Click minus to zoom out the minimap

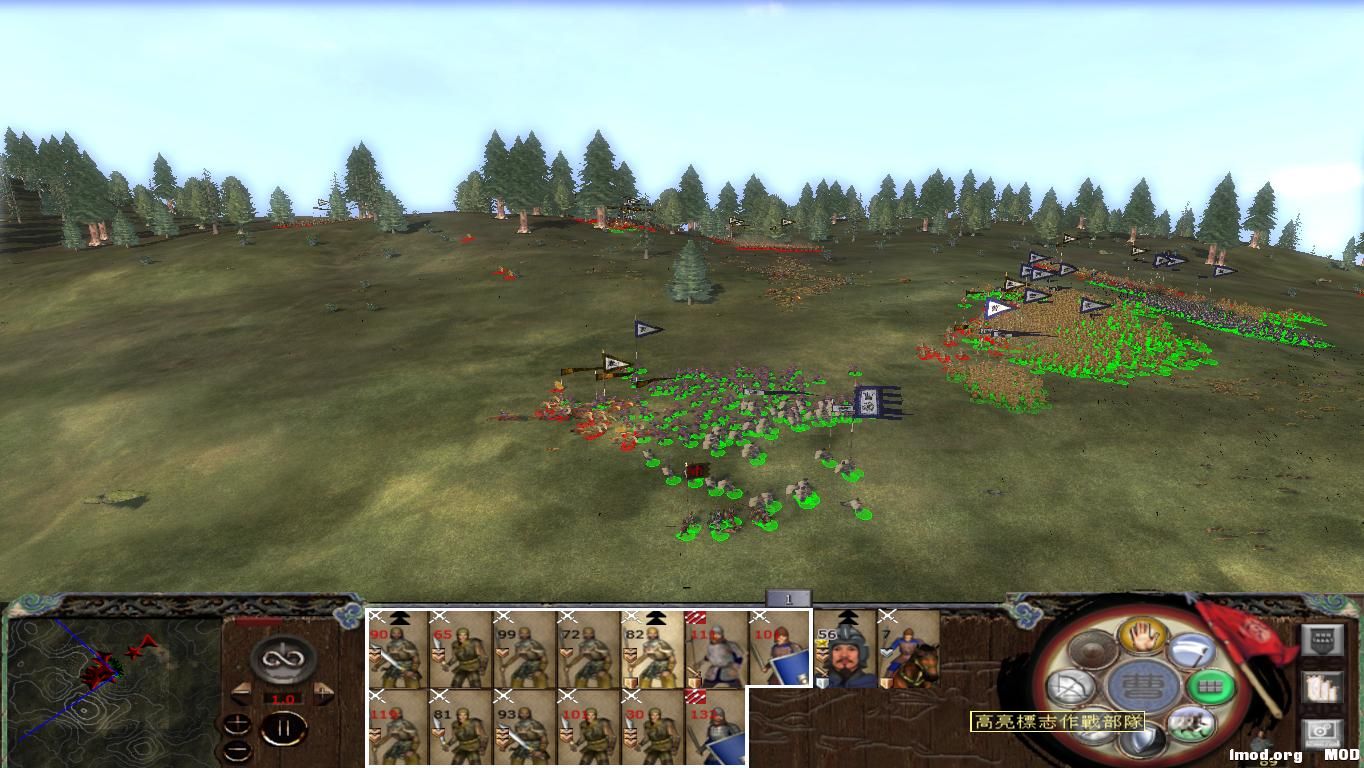pos(238,751)
